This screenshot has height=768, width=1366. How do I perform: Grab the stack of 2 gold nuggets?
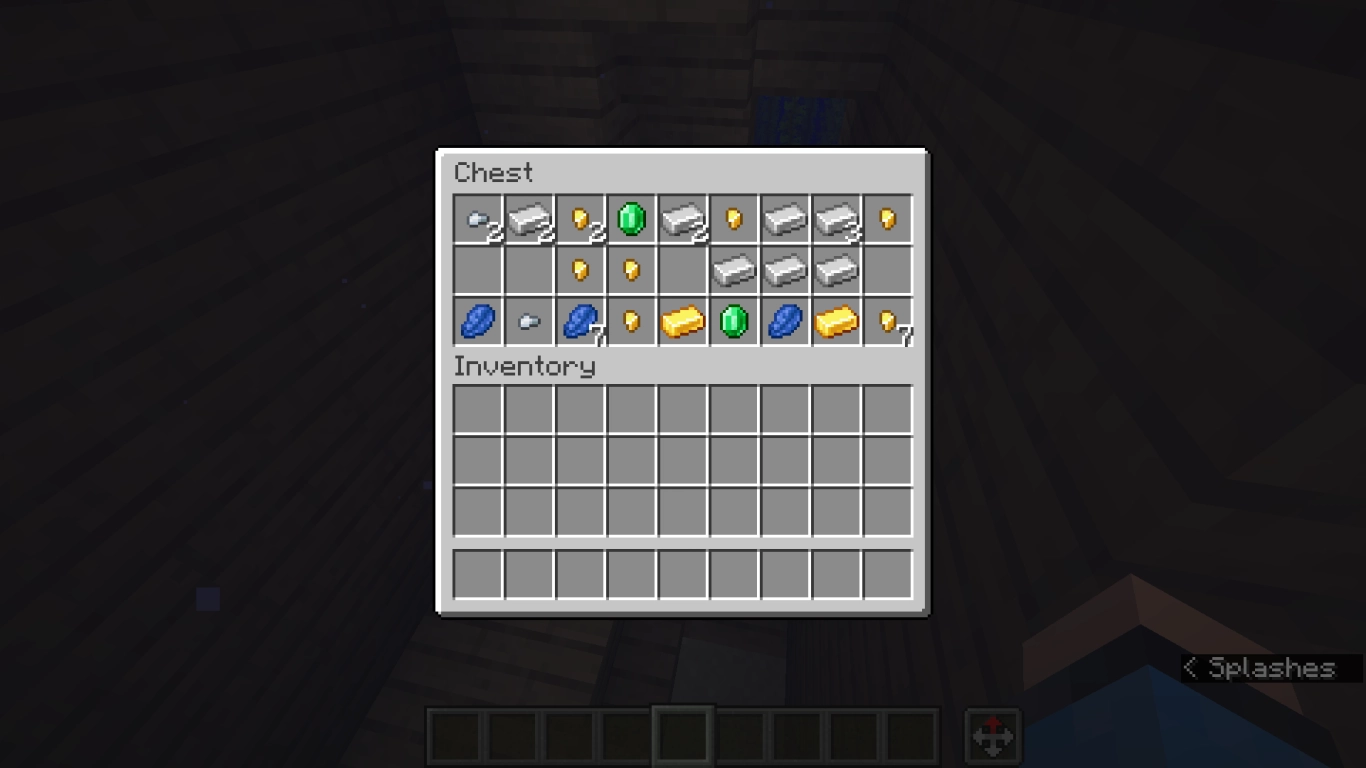click(581, 220)
